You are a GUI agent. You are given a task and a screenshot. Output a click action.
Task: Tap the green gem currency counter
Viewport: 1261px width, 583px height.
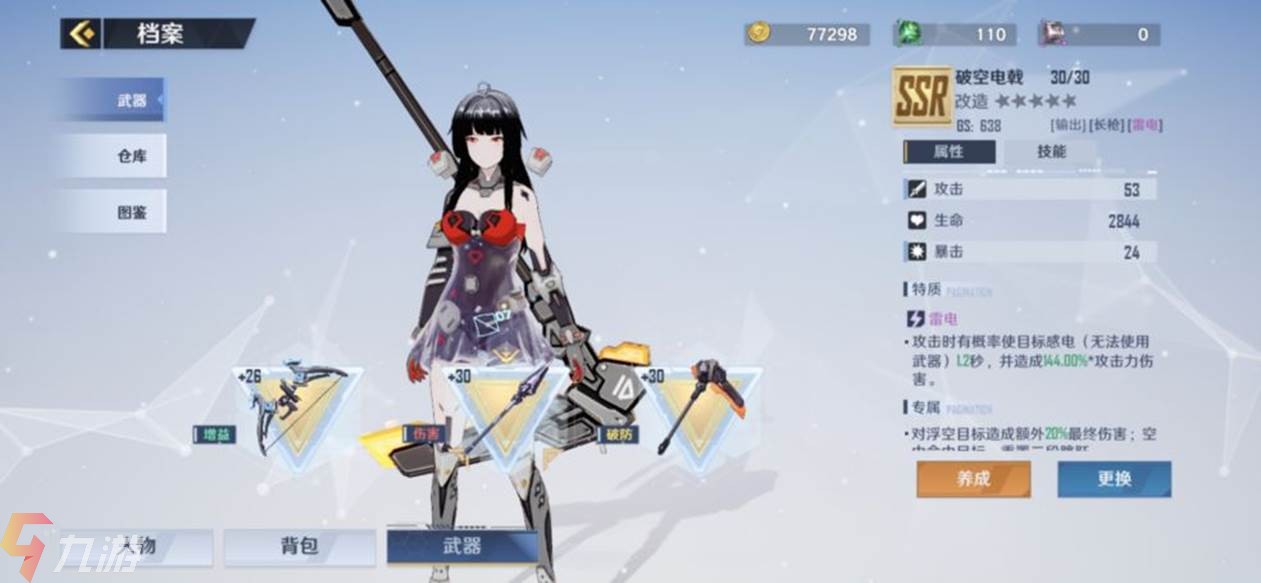955,34
